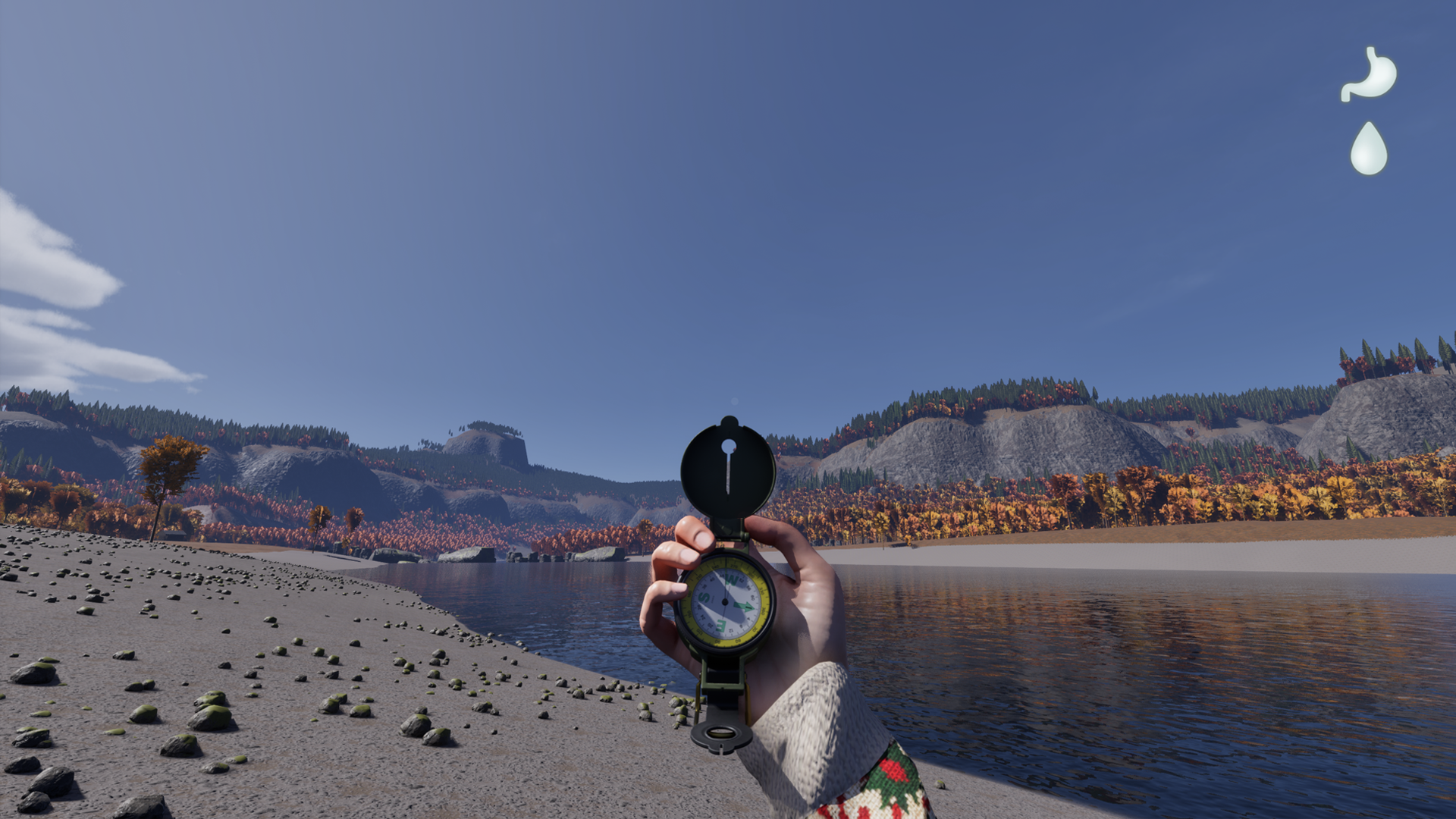Select the green compass needle arrow
Image resolution: width=1456 pixels, height=819 pixels.
(x=745, y=605)
